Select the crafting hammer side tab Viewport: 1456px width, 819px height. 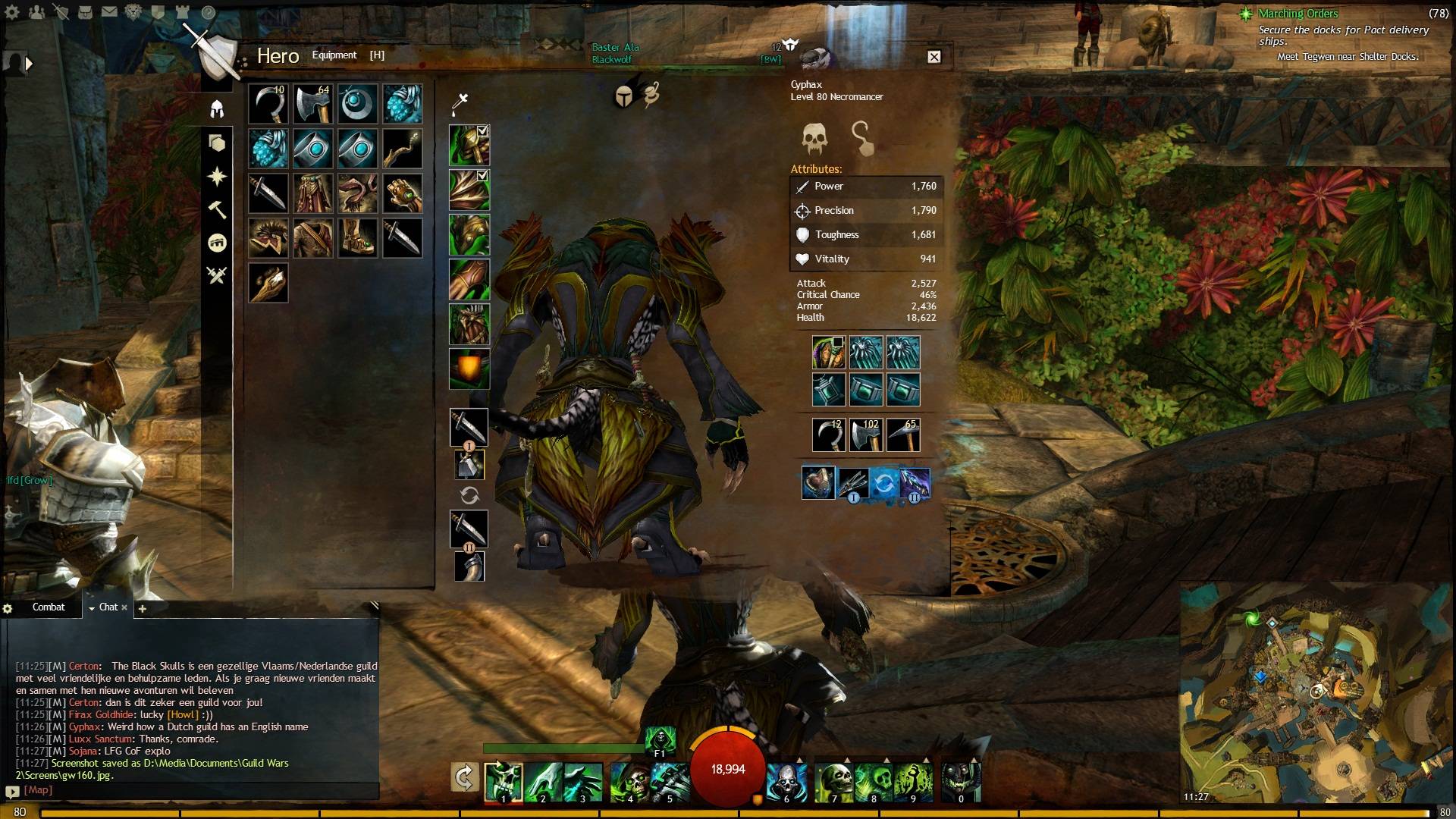coord(217,209)
